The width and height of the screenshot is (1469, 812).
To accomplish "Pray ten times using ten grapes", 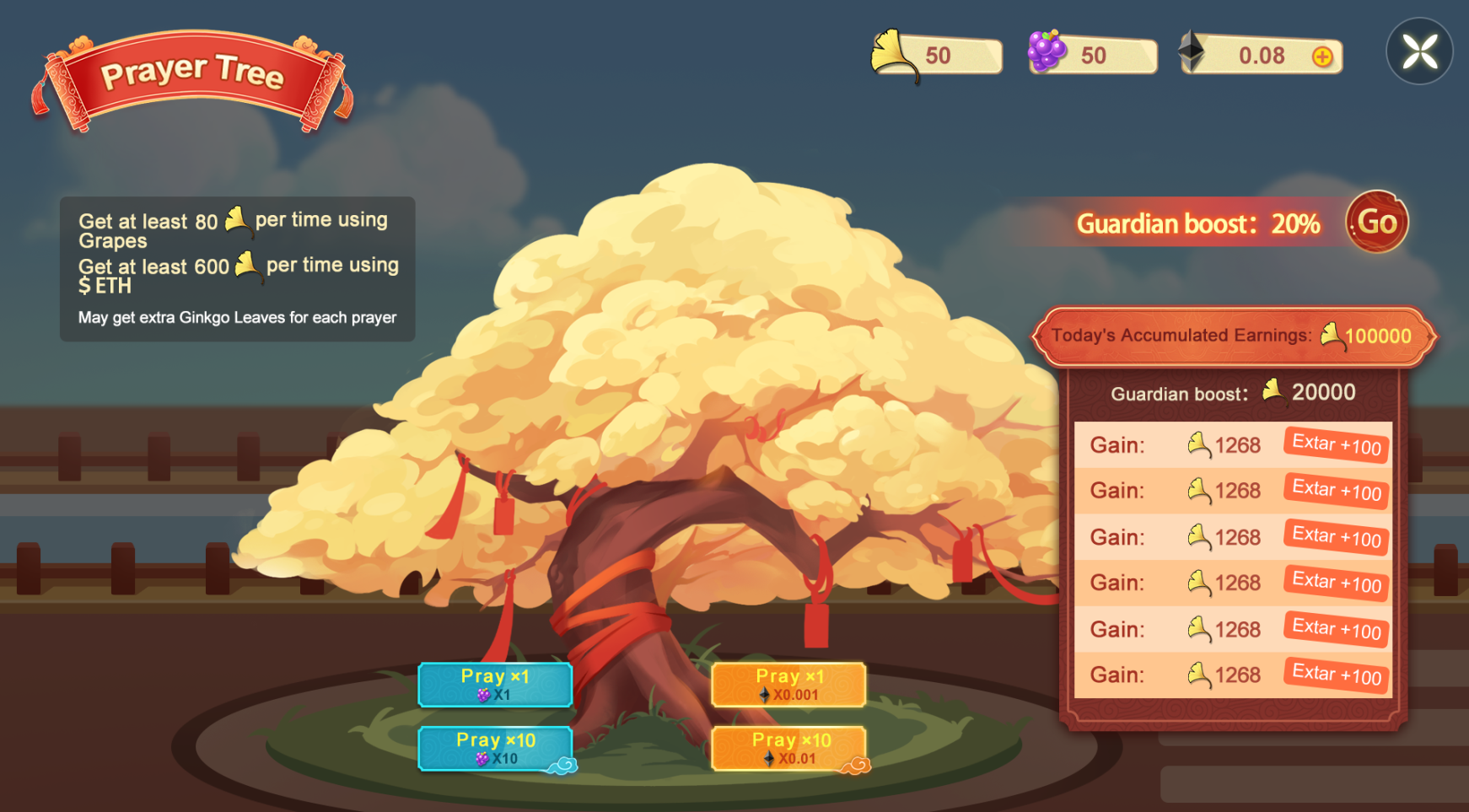I will (495, 748).
